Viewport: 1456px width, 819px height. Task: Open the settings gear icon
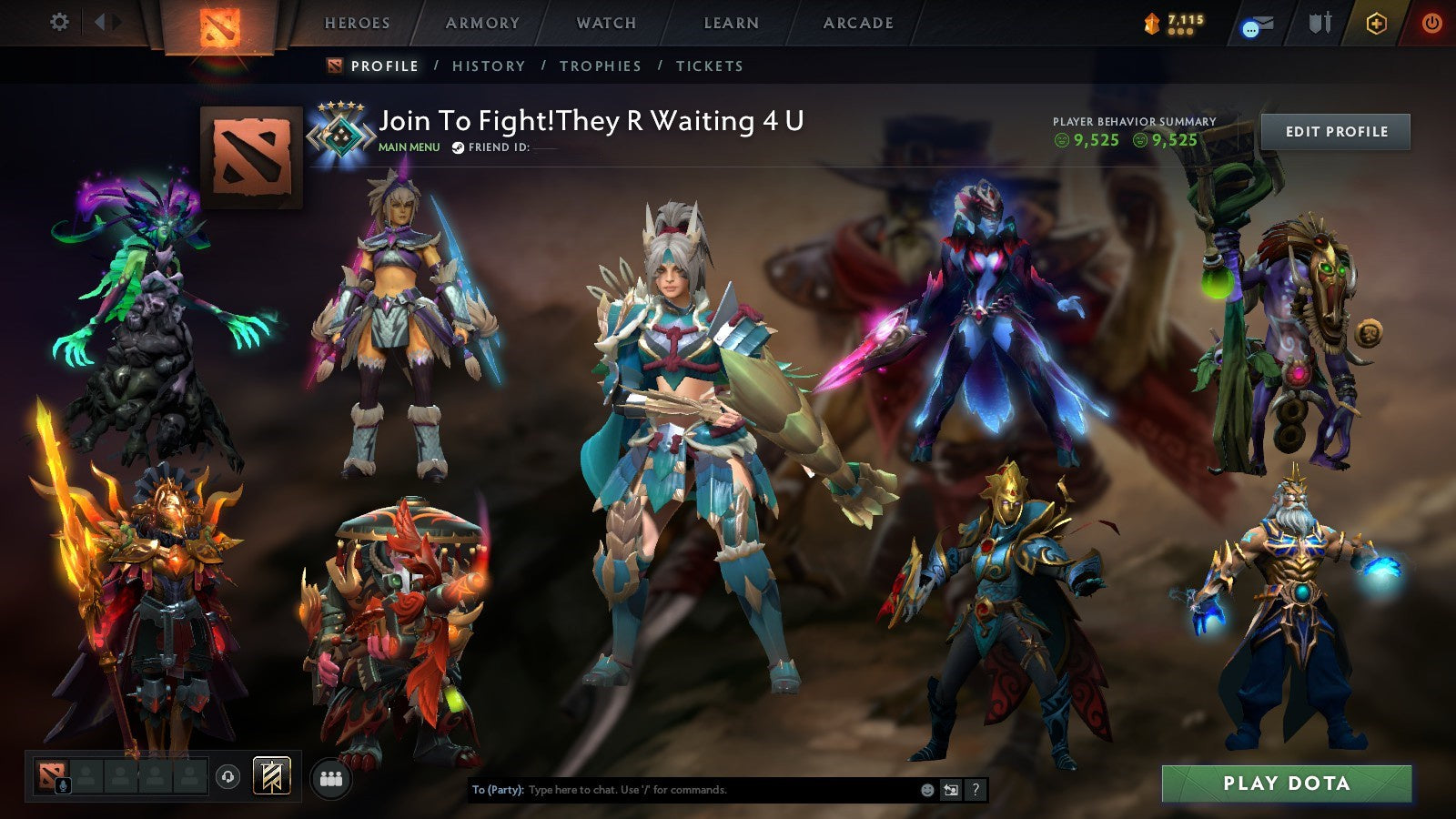(x=59, y=23)
